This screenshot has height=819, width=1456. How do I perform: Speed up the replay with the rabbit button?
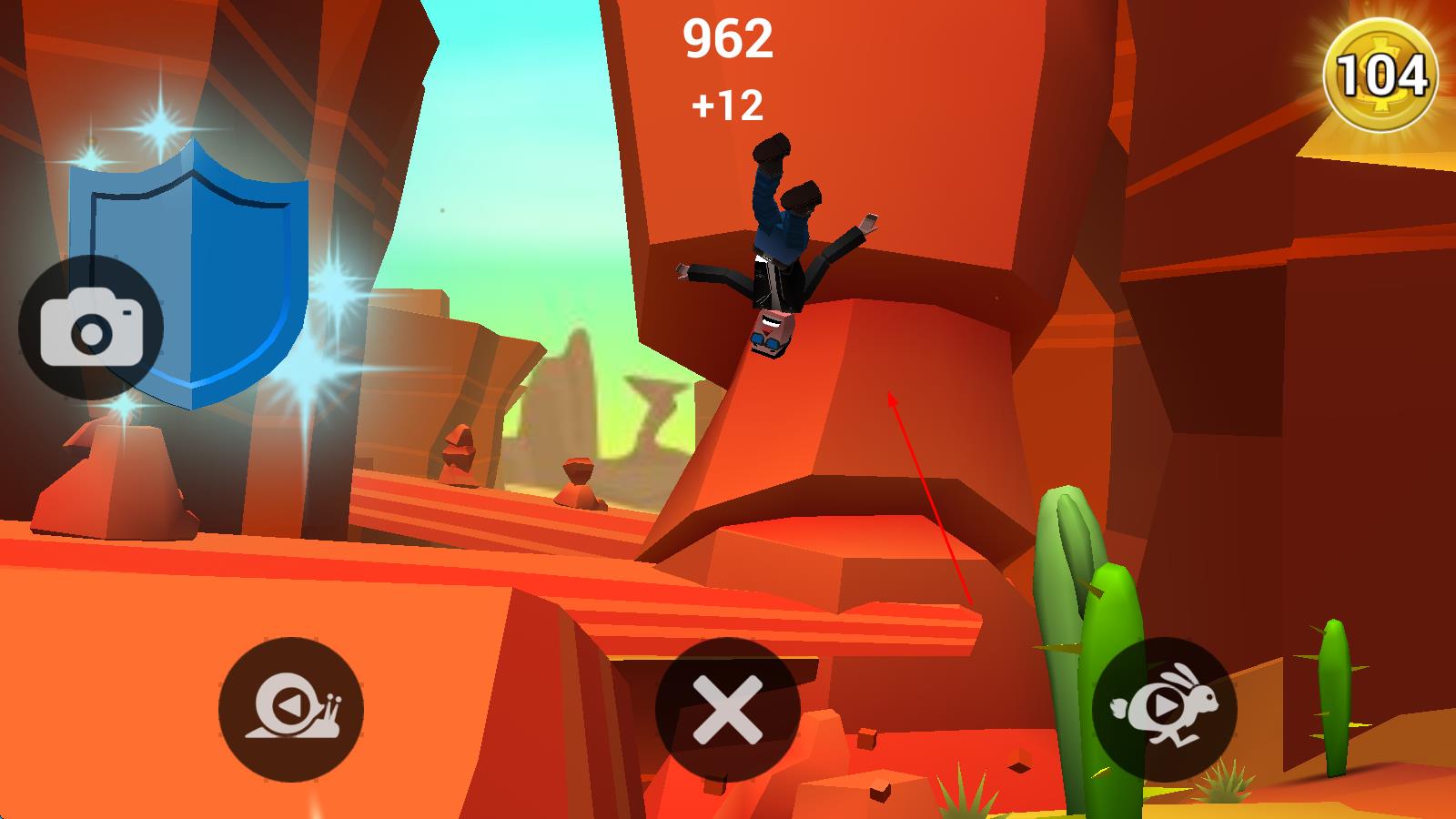(x=1164, y=709)
